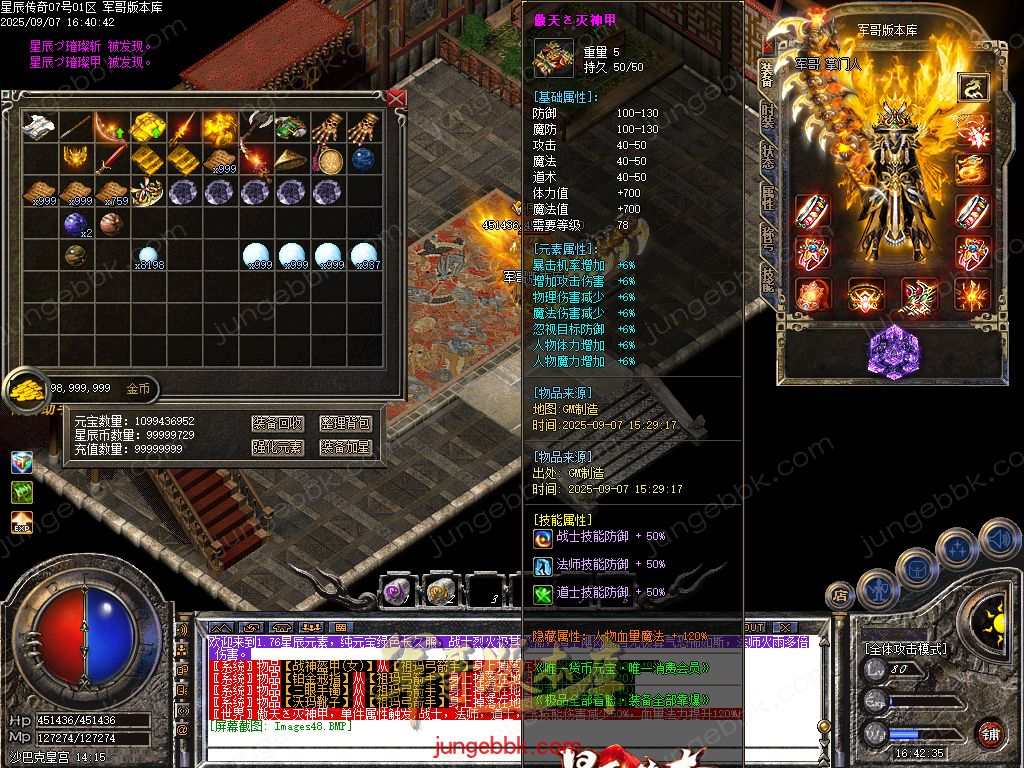1024x768 pixels.
Task: Click the 整理背包 sort bag button
Action: pos(346,424)
